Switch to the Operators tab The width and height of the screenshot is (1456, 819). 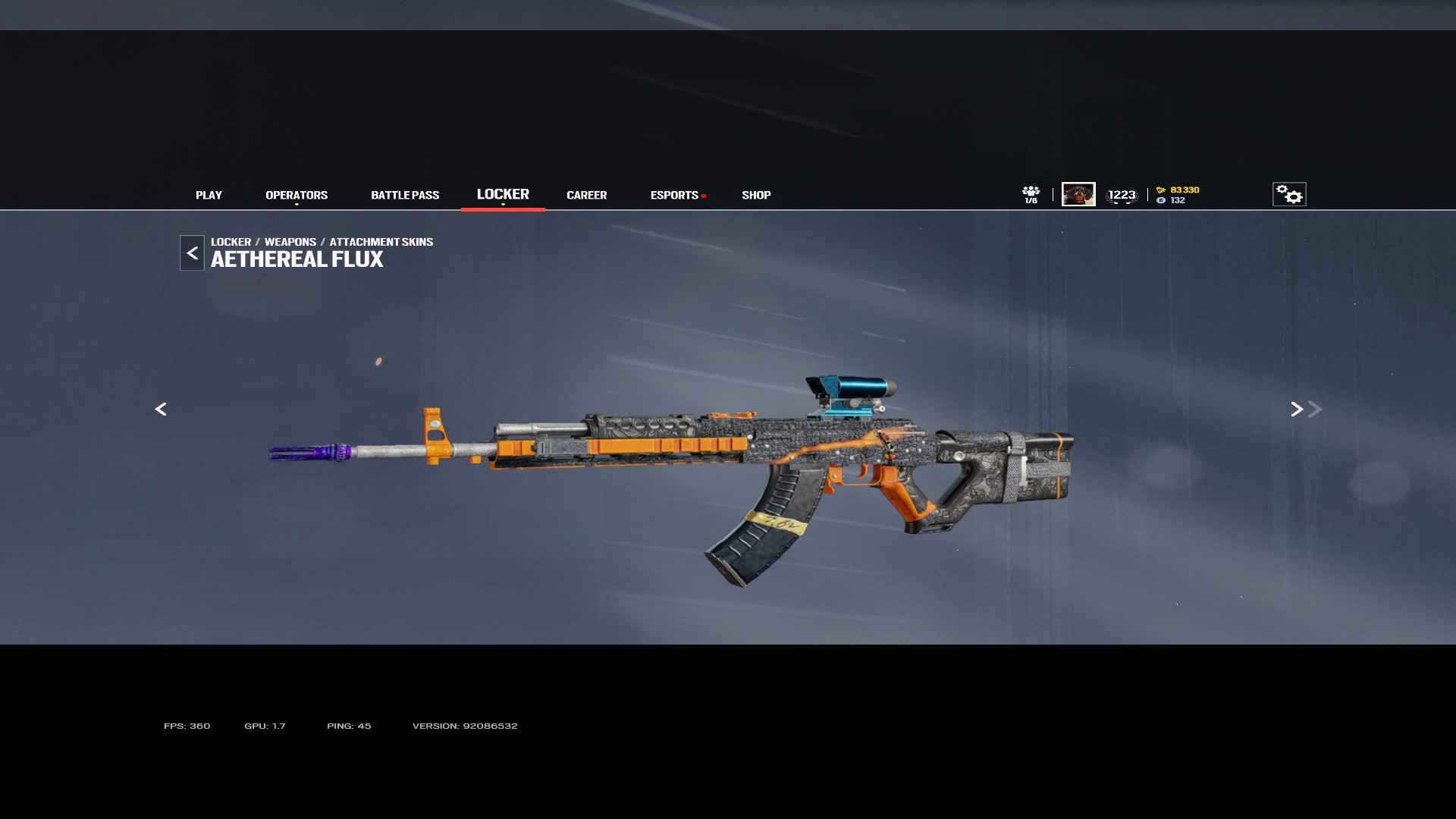point(297,195)
